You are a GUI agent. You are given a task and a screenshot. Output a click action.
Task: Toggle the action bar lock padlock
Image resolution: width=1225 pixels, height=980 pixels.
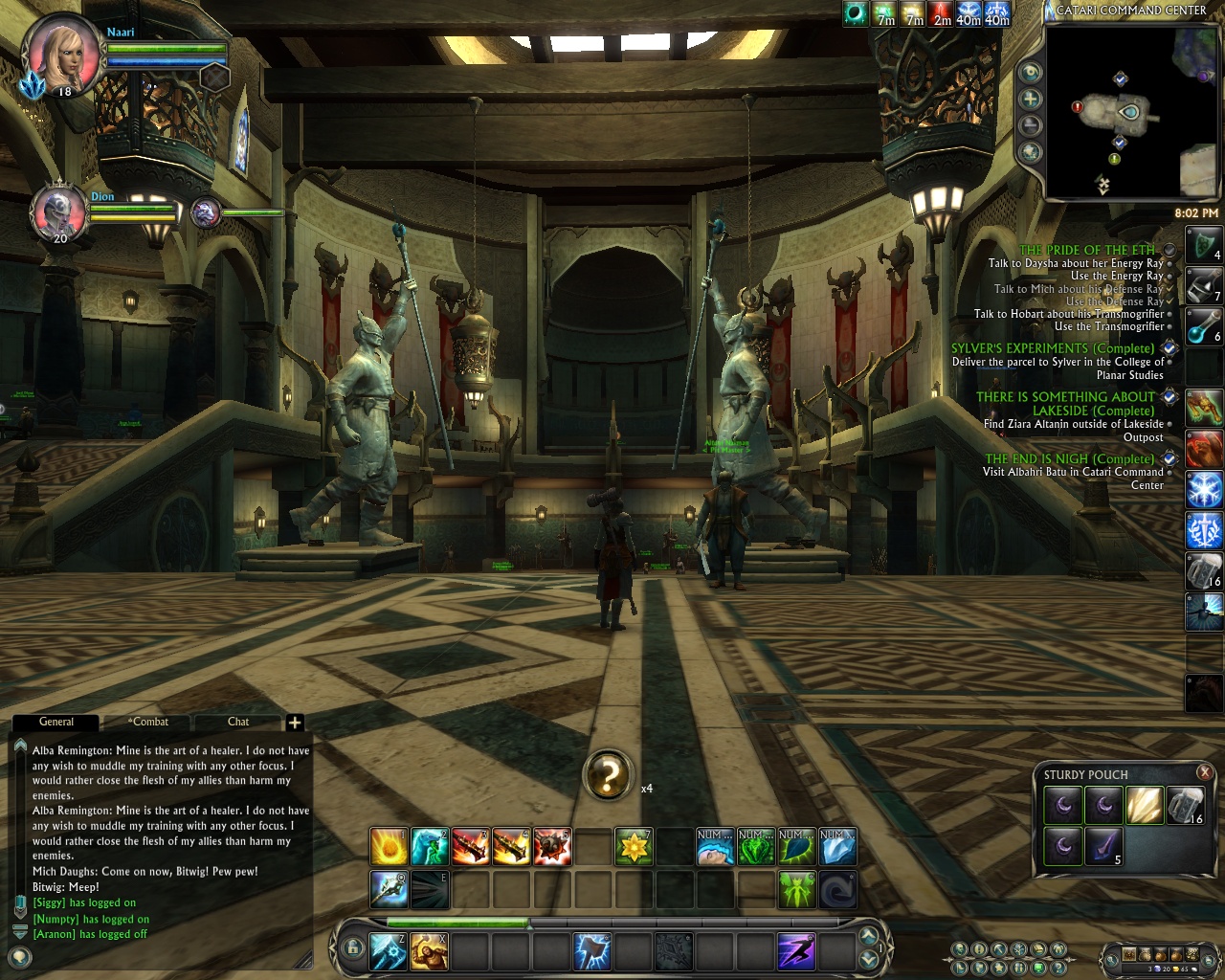354,949
